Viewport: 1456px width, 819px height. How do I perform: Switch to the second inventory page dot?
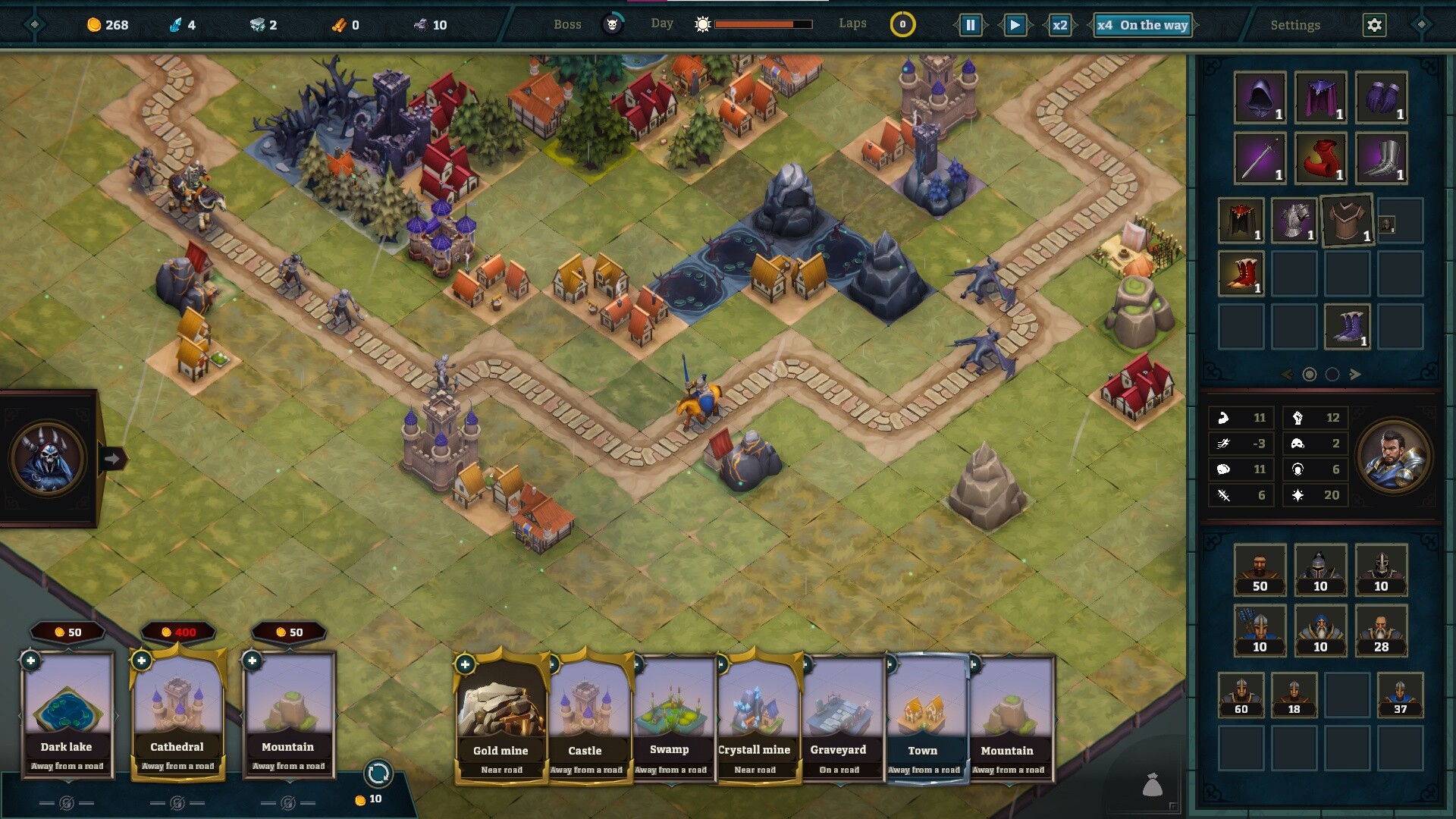1332,373
